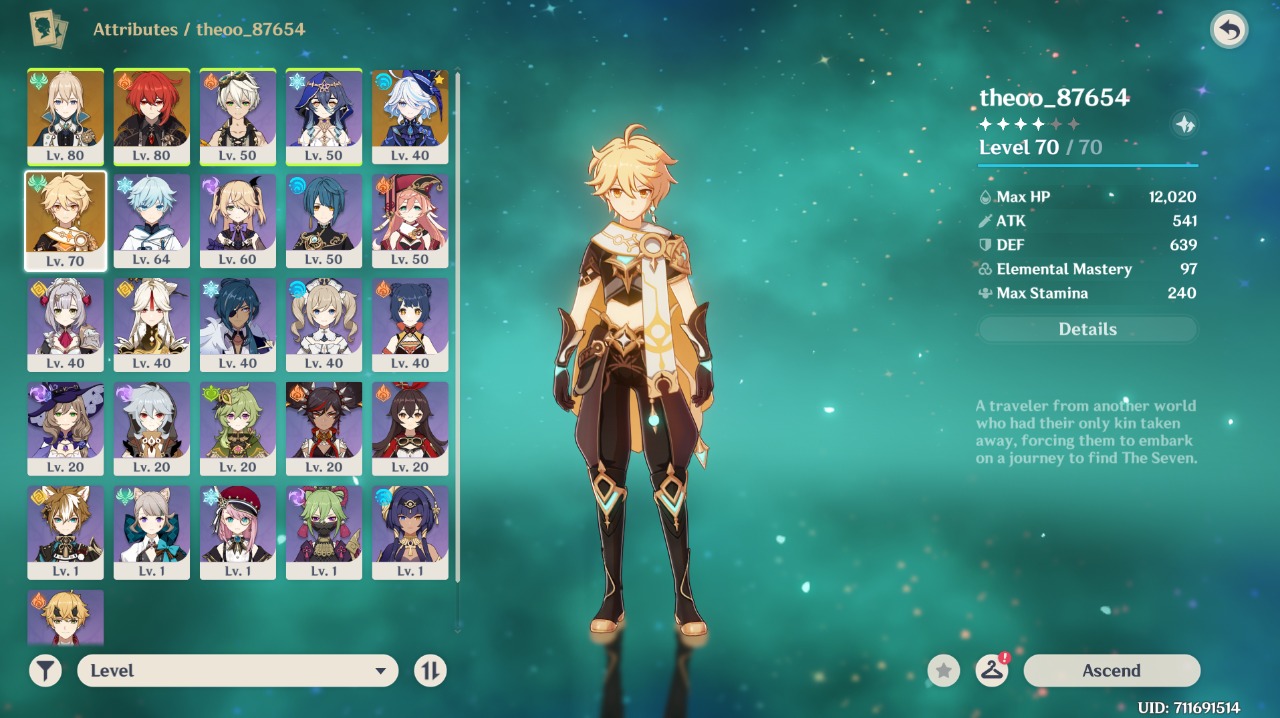Choose the Lv. 40 Xiangling portrait
Viewport: 1280px width, 718px height.
(410, 323)
